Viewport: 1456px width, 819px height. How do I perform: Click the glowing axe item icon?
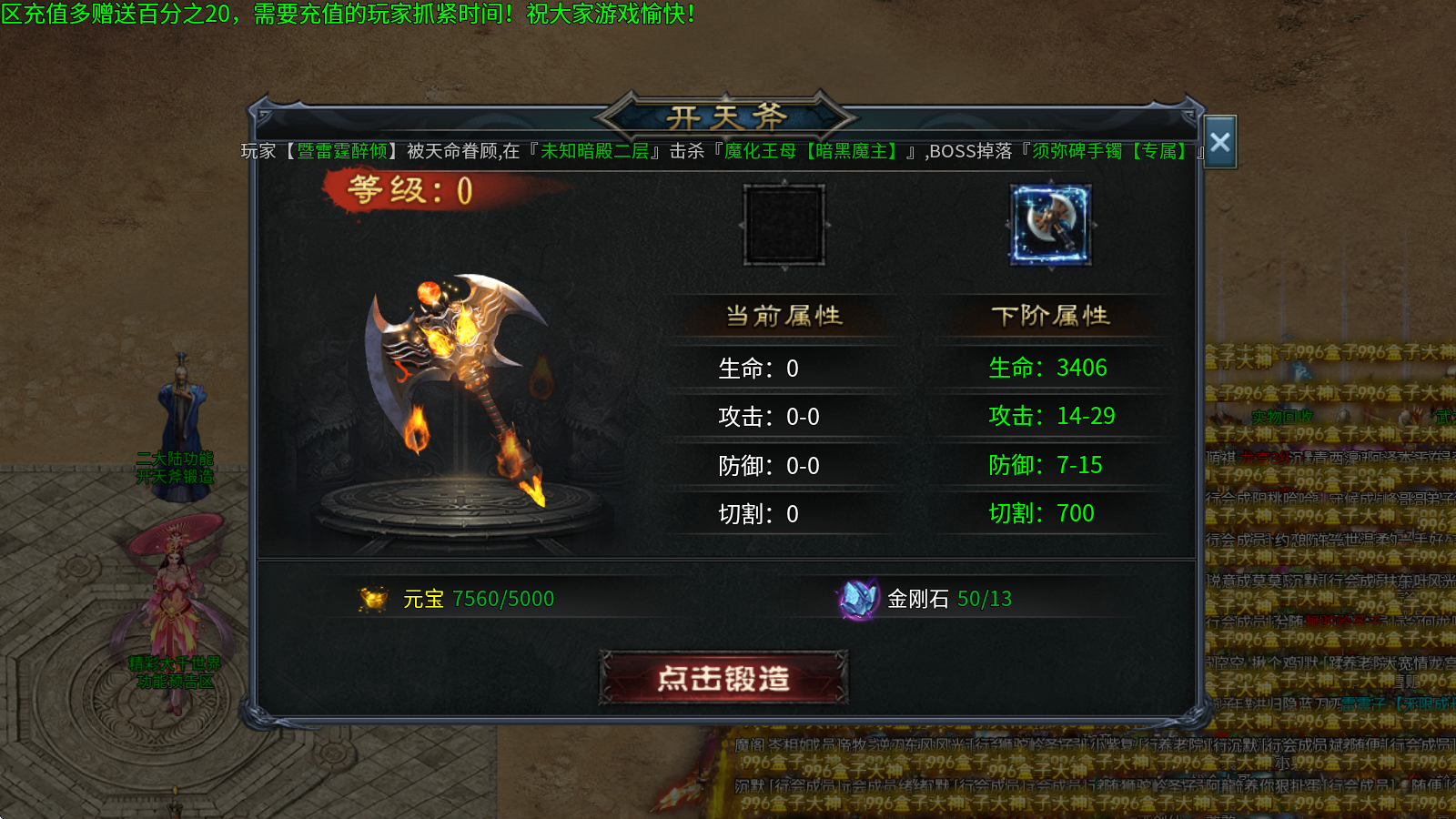tap(1051, 226)
